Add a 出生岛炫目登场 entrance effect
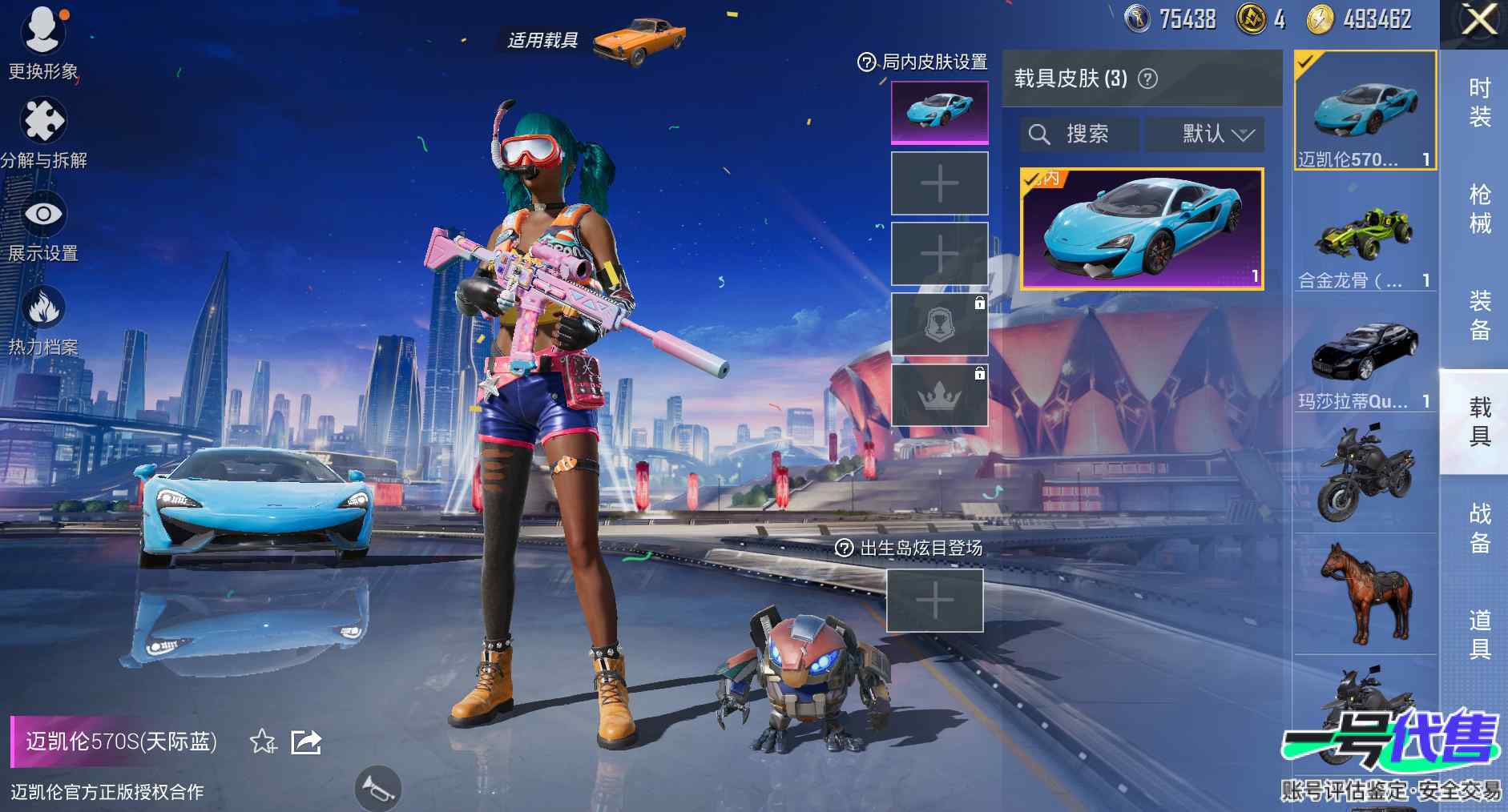The width and height of the screenshot is (1508, 812). (x=934, y=601)
